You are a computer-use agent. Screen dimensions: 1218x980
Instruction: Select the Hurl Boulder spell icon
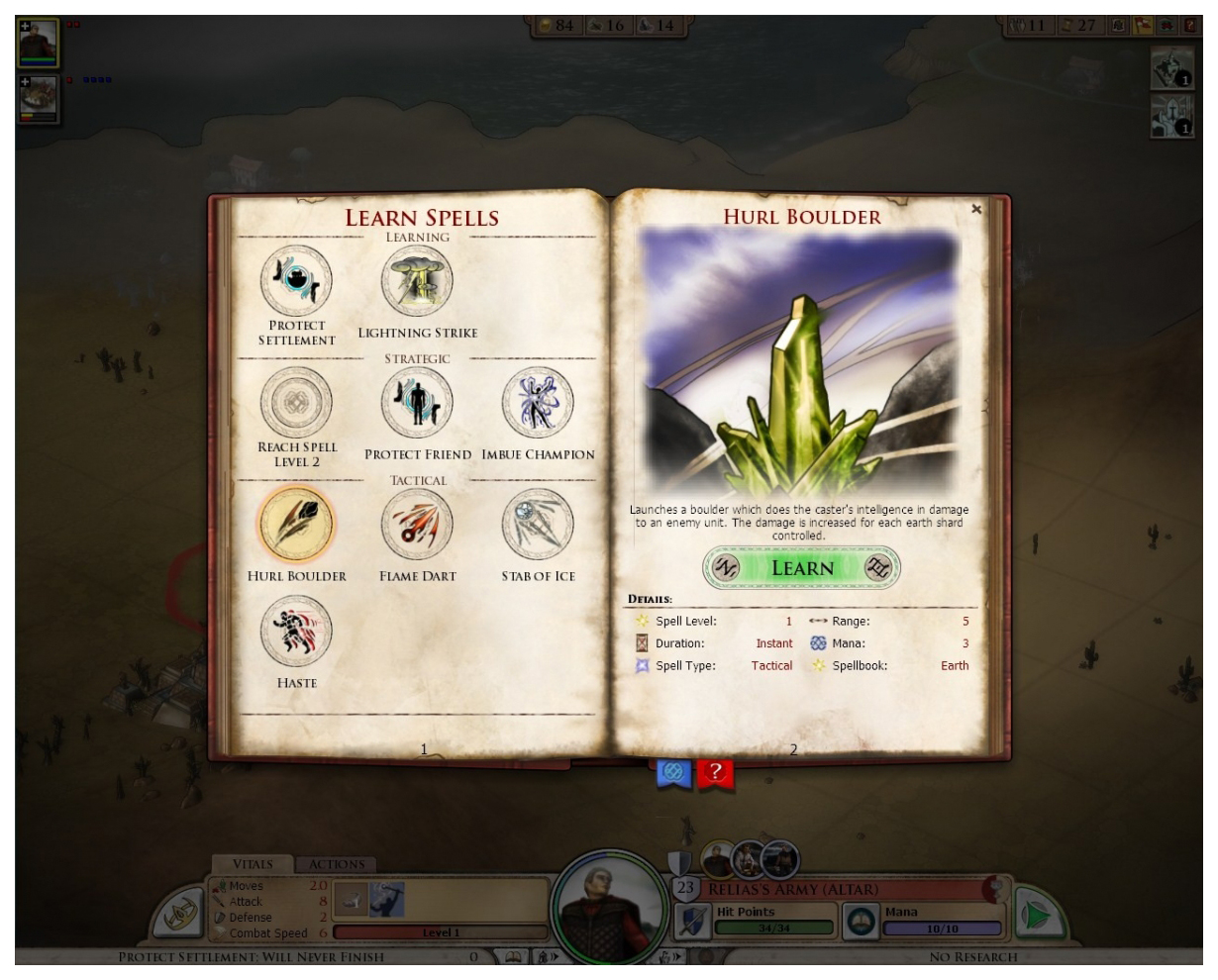(296, 525)
